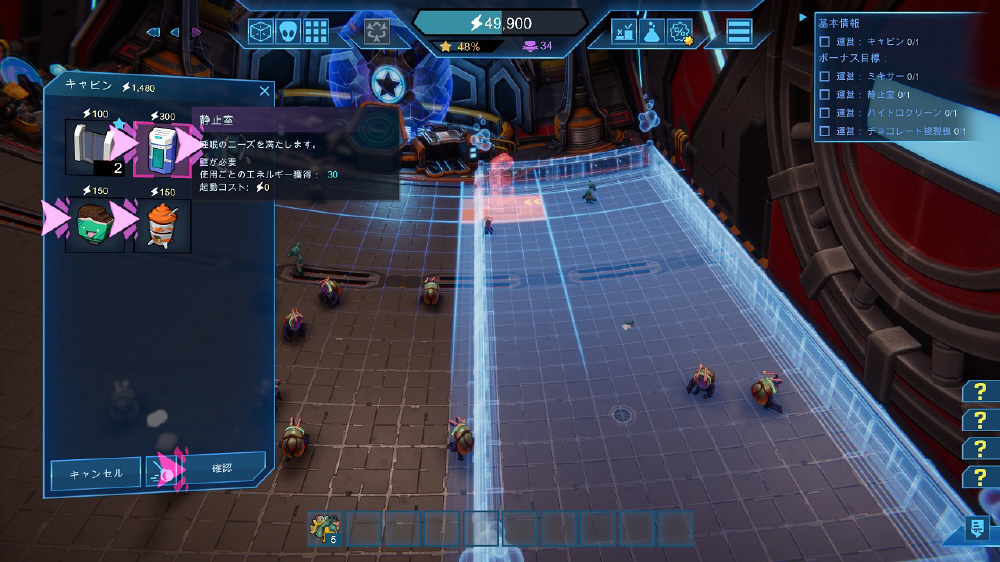This screenshot has width=1000, height=562.
Task: Open the cube build menu icon
Action: click(261, 31)
